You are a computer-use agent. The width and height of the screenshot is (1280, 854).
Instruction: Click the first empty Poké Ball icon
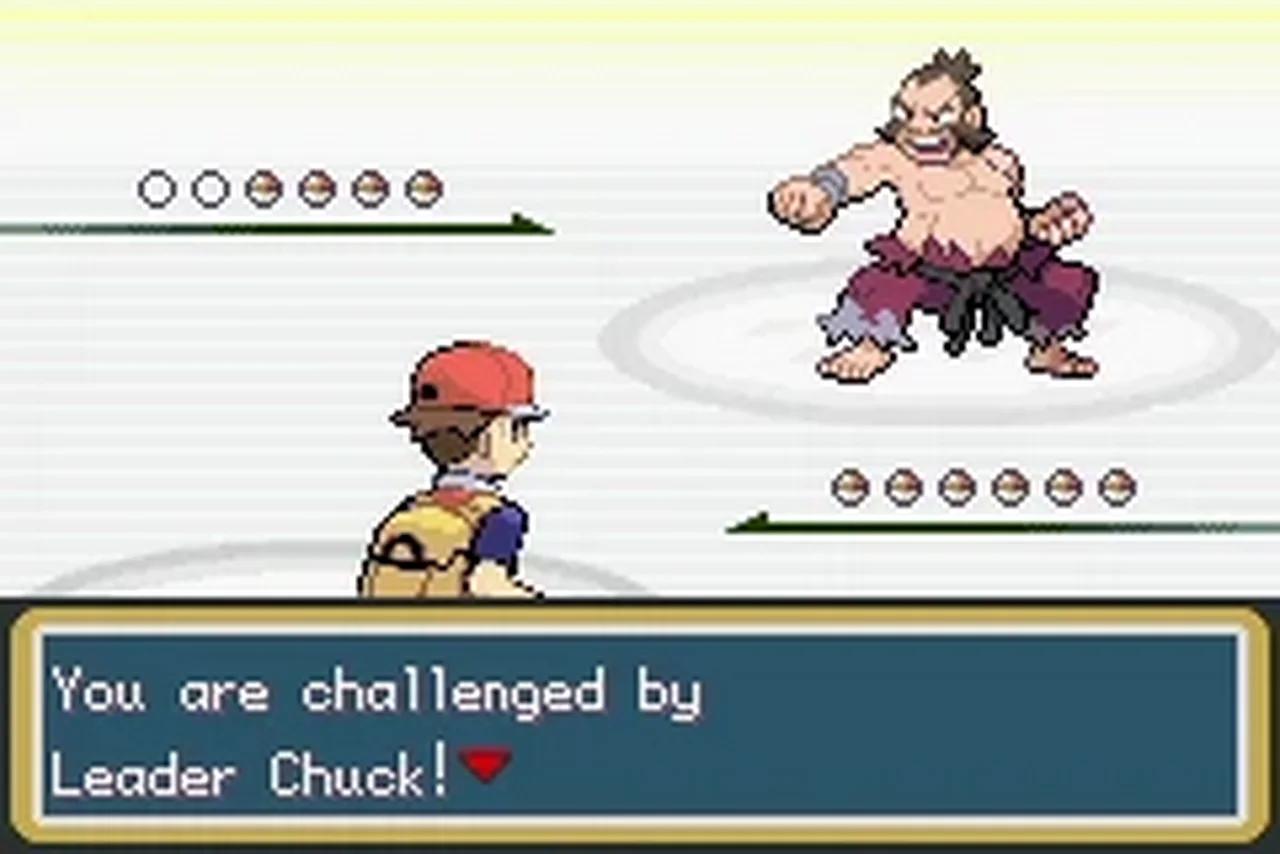[x=157, y=187]
